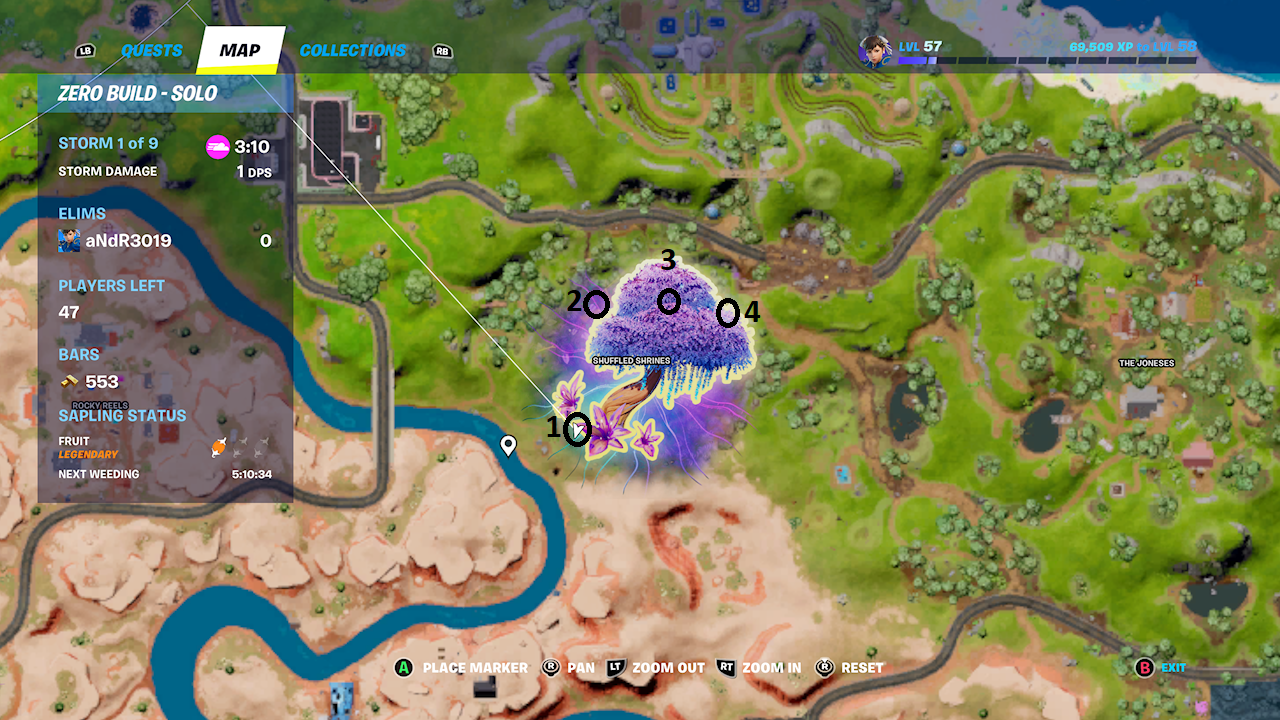Screen dimensions: 1280x720
Task: Click The Joneses location label
Action: (1146, 363)
